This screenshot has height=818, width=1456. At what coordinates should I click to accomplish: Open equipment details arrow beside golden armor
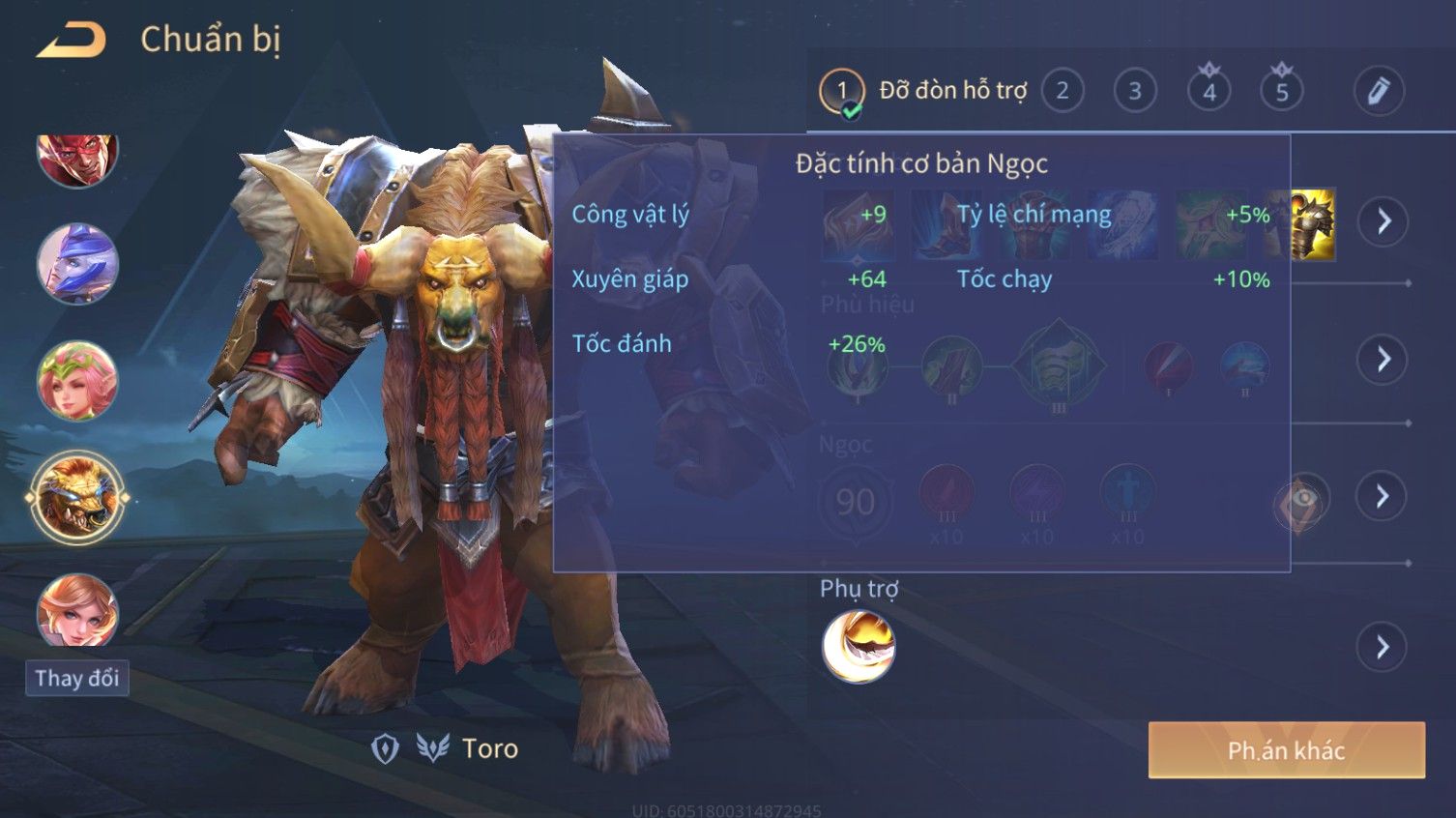pyautogui.click(x=1383, y=221)
